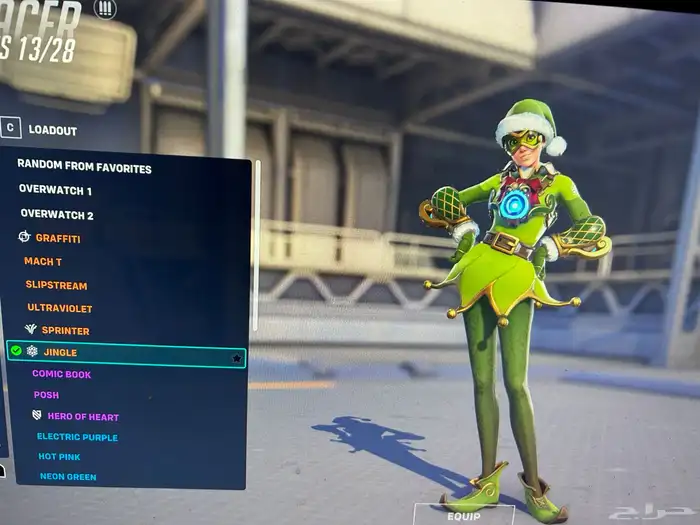
Task: Select the Neon Green skin
Action: 68,477
